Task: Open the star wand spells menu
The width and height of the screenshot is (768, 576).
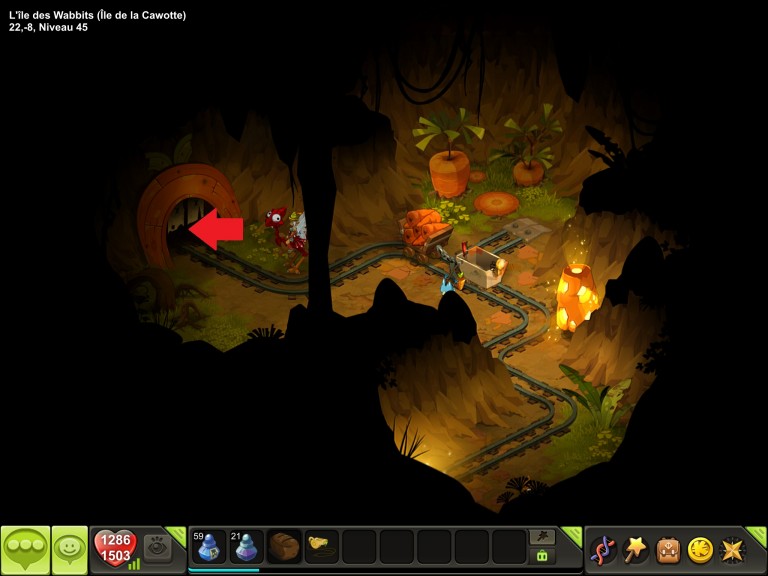Action: tap(636, 549)
